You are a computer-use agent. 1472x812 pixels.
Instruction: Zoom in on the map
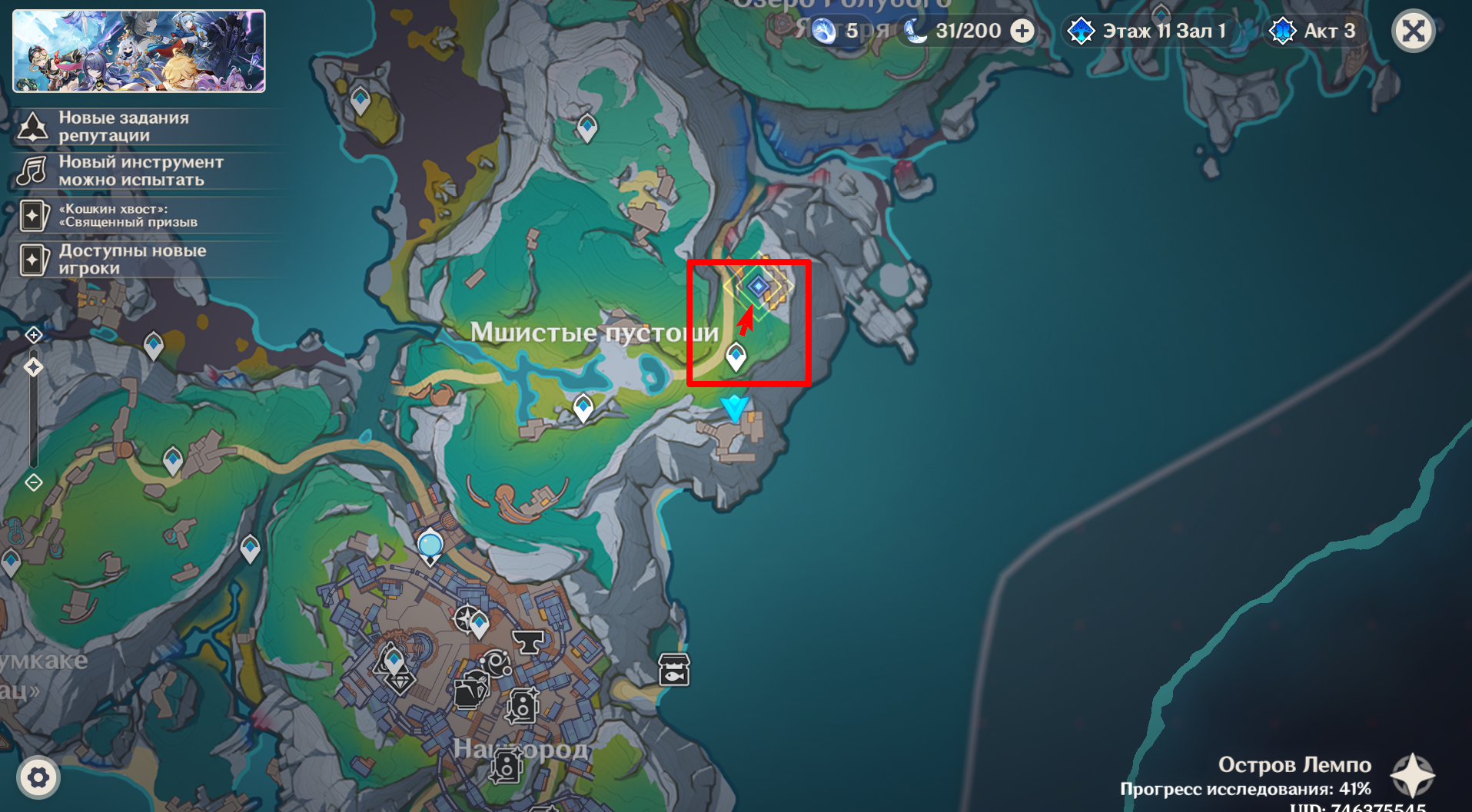point(34,335)
